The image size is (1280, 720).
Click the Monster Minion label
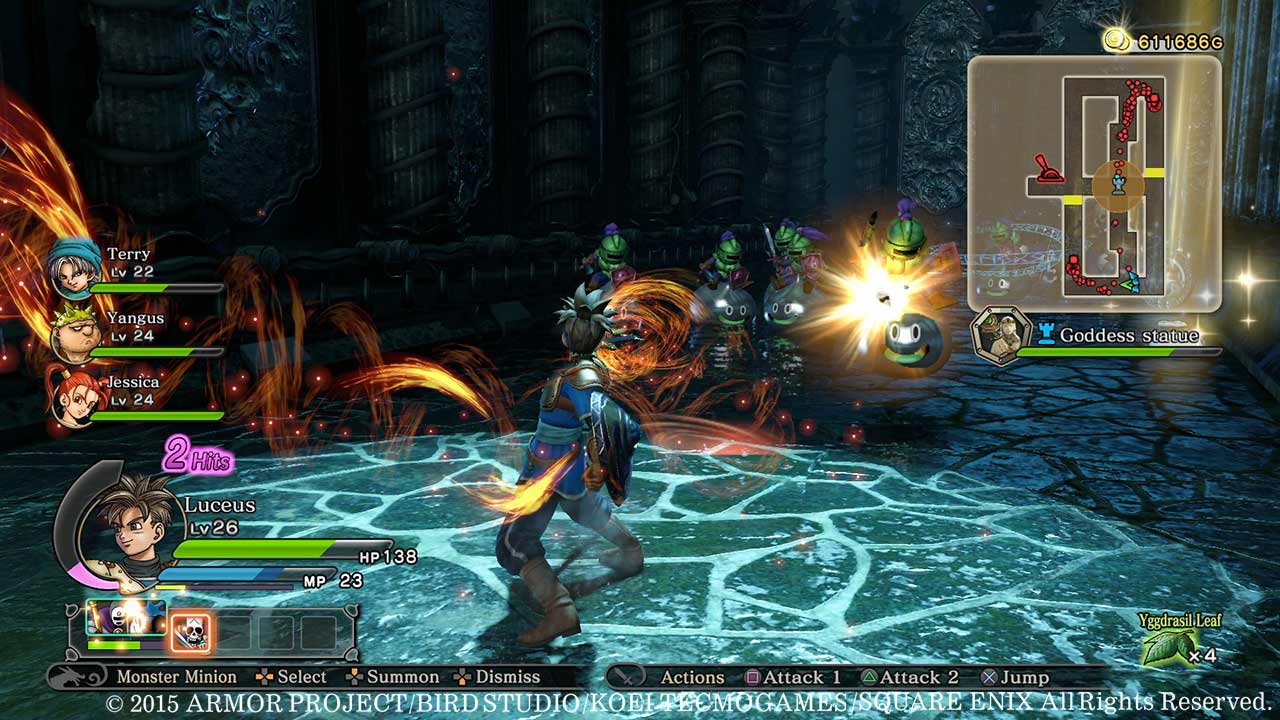[x=175, y=676]
